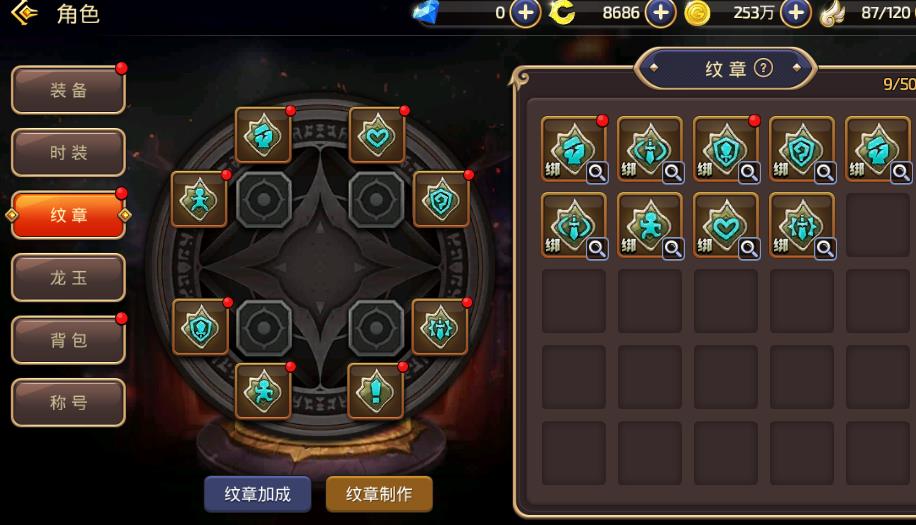Viewport: 916px width, 525px height.
Task: Click the 纹章加成 crest bonus button
Action: [x=257, y=494]
